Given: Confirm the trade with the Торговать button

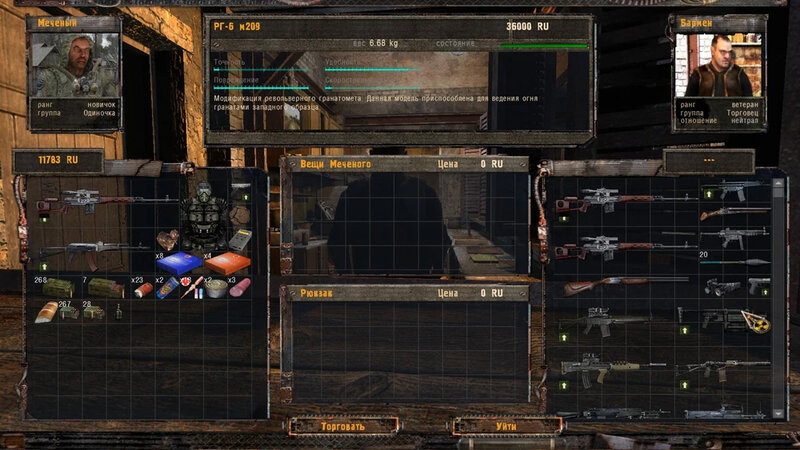Looking at the screenshot, I should click(x=342, y=426).
